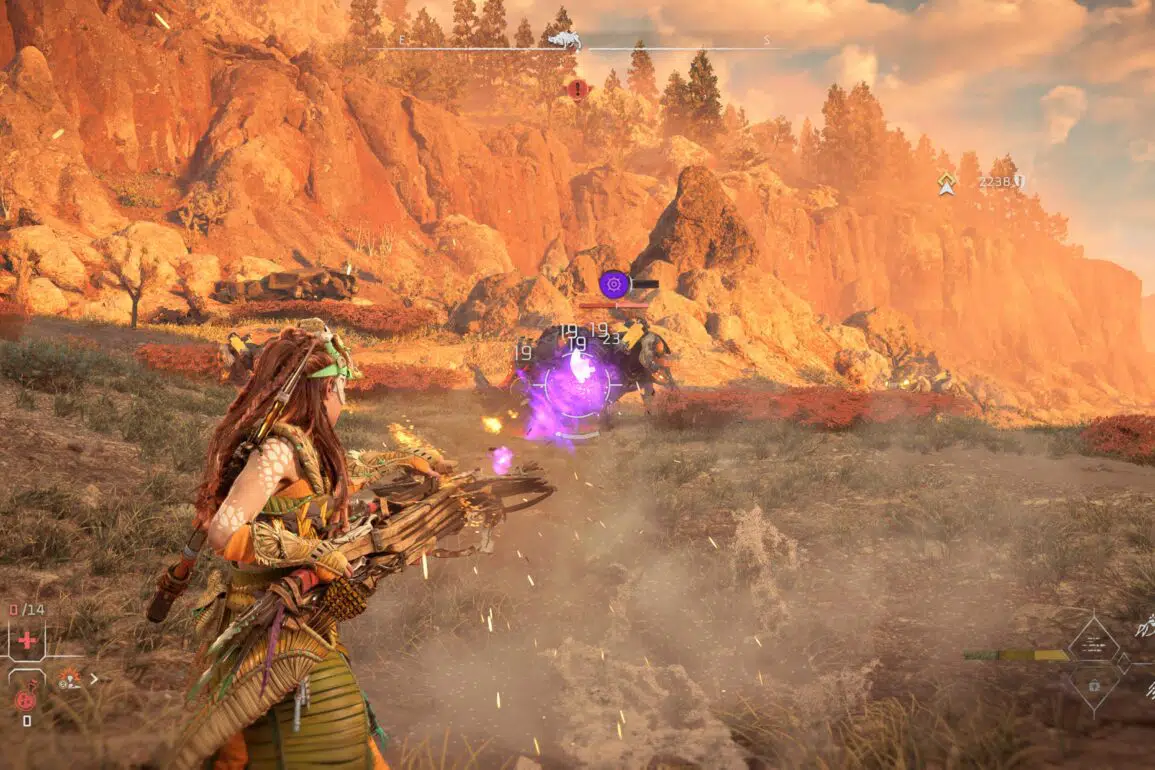Click the quest waypoint arrow marker

point(946,183)
